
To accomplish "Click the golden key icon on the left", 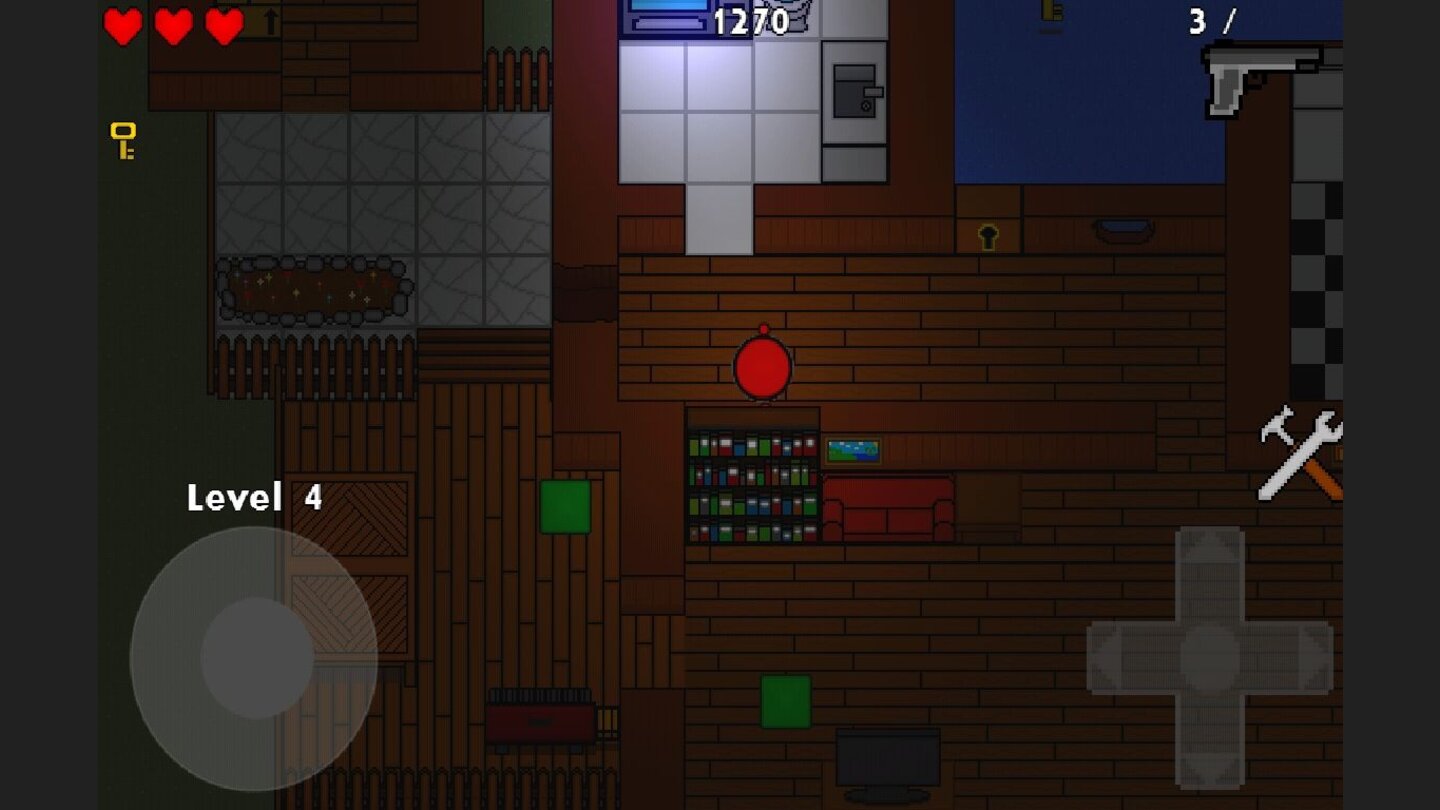I will pyautogui.click(x=123, y=141).
